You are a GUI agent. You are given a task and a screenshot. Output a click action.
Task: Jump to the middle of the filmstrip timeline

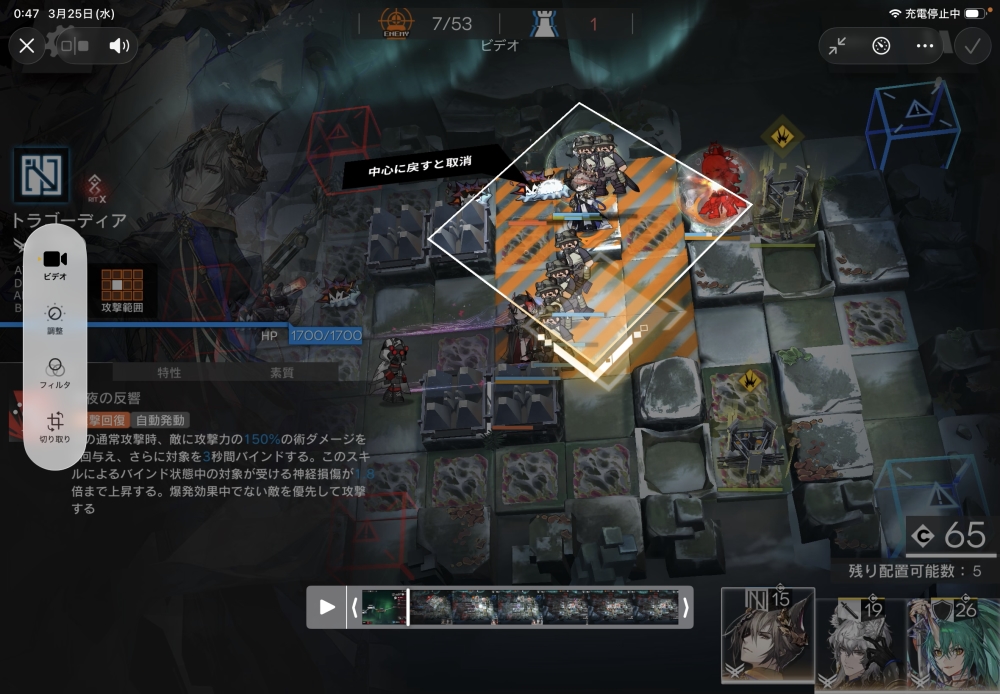point(520,607)
